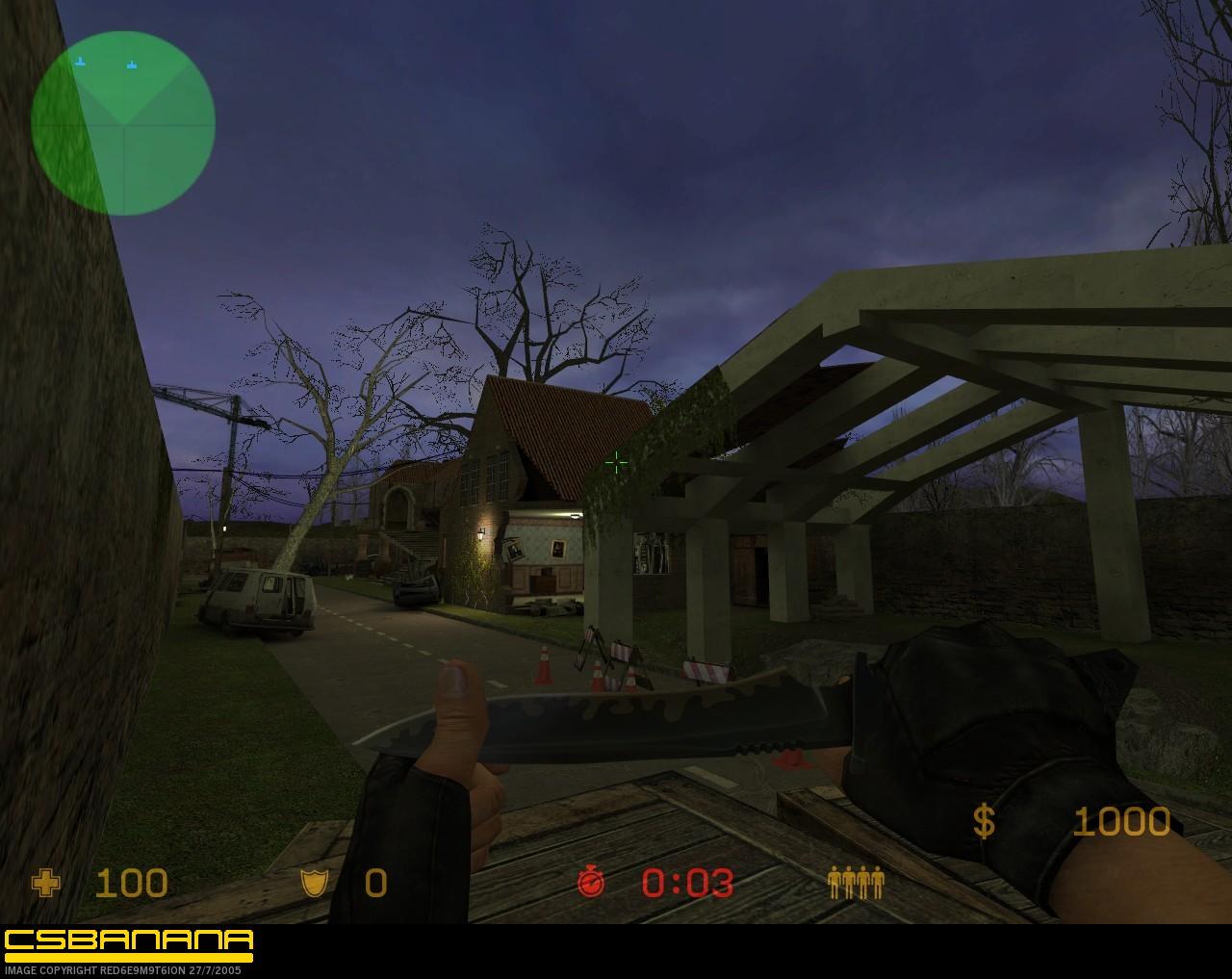Viewport: 1232px width, 979px height.
Task: Click the health cross icon
Action: (x=46, y=882)
